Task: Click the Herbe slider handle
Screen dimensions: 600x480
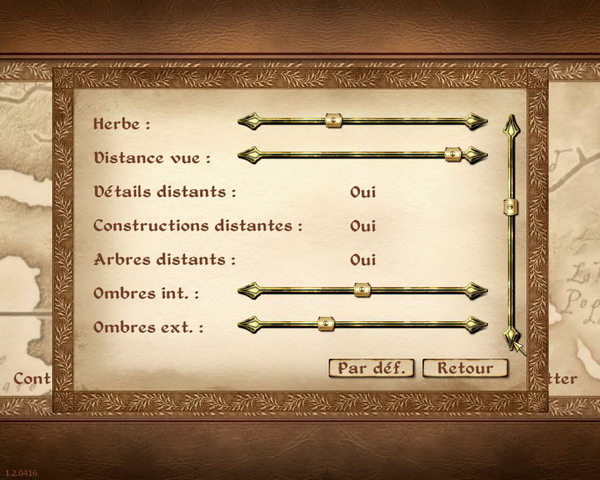Action: coord(334,121)
